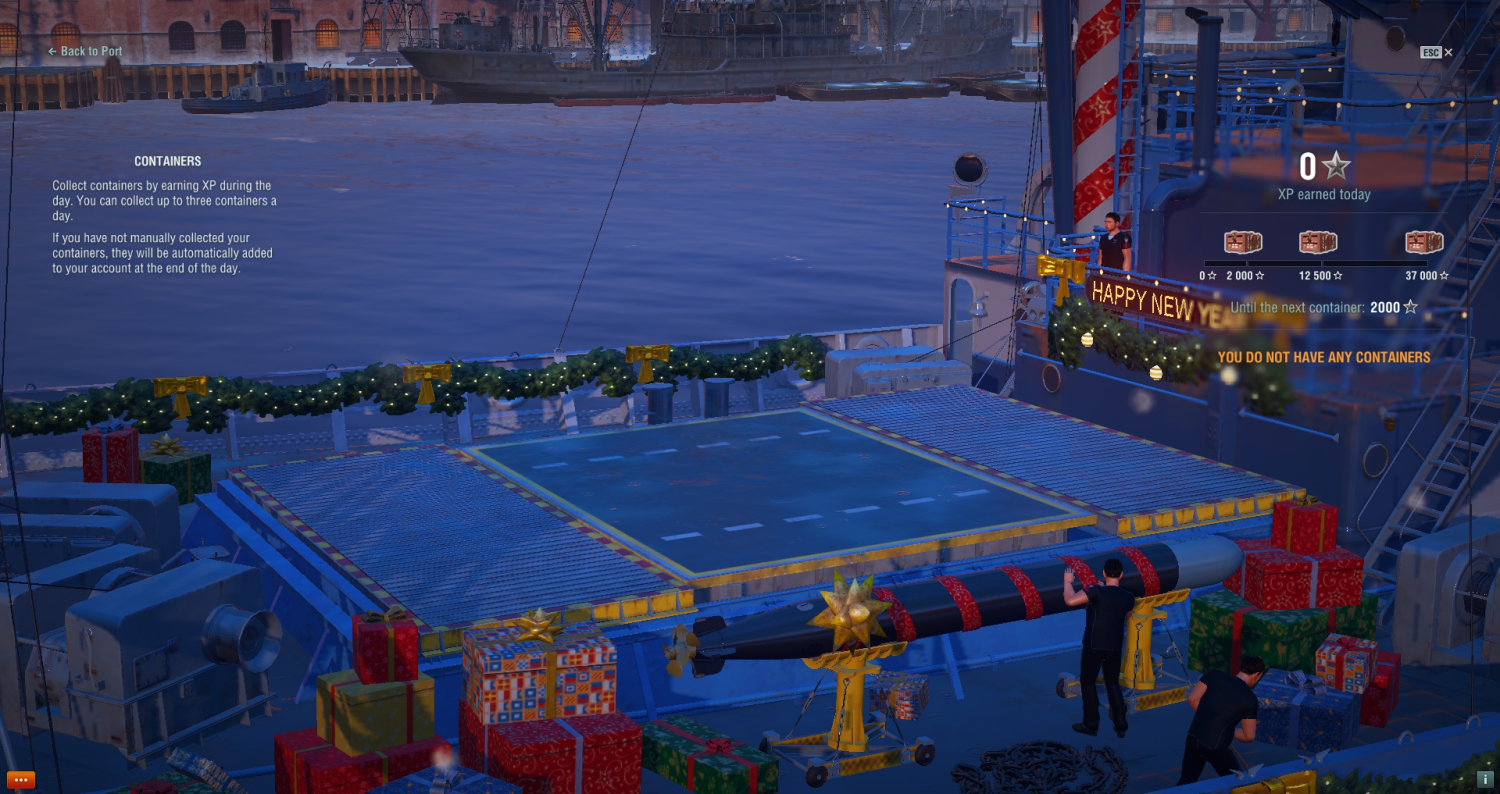Screen dimensions: 1500x794
Task: Select the 37 000 XP container icon
Action: tap(1424, 243)
